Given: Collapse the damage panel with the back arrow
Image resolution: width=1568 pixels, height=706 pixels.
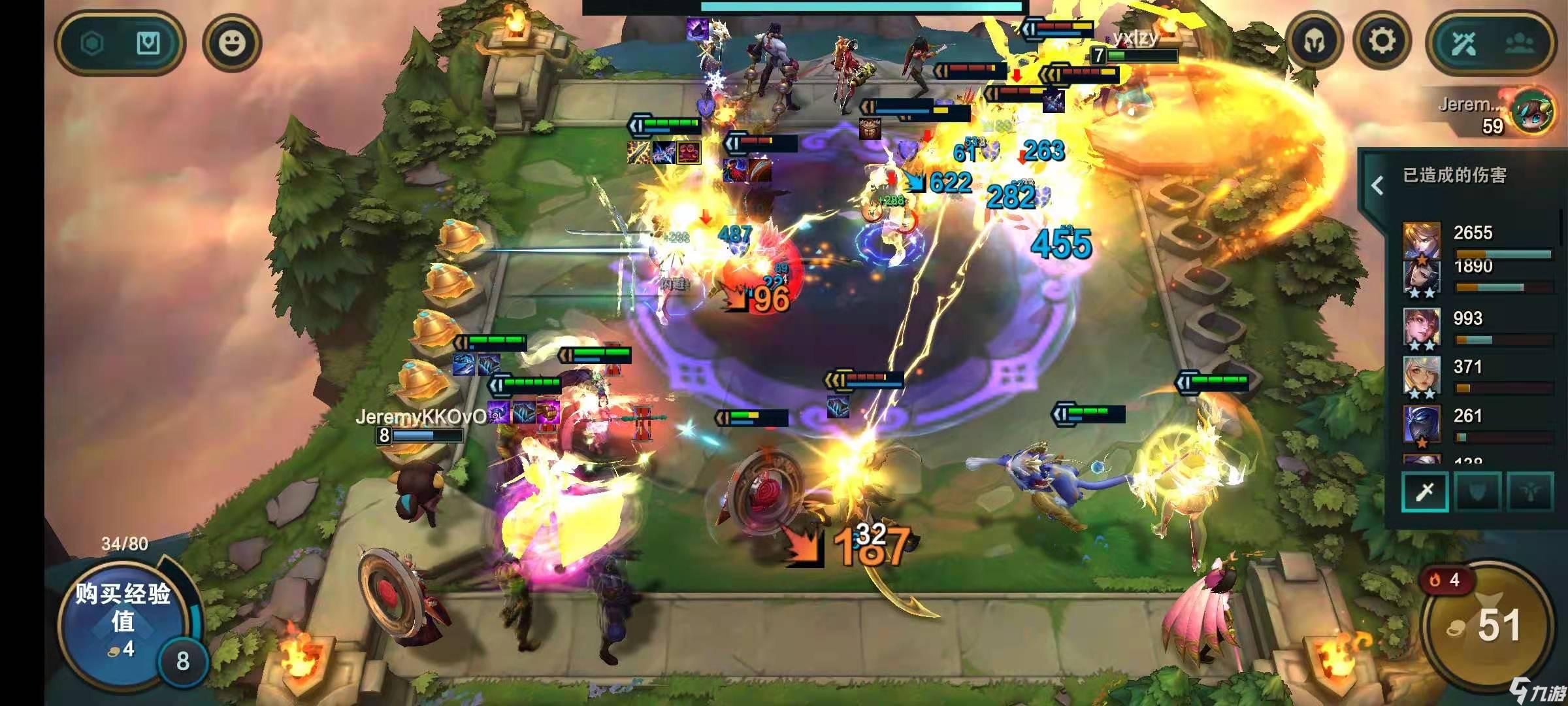Looking at the screenshot, I should point(1377,186).
